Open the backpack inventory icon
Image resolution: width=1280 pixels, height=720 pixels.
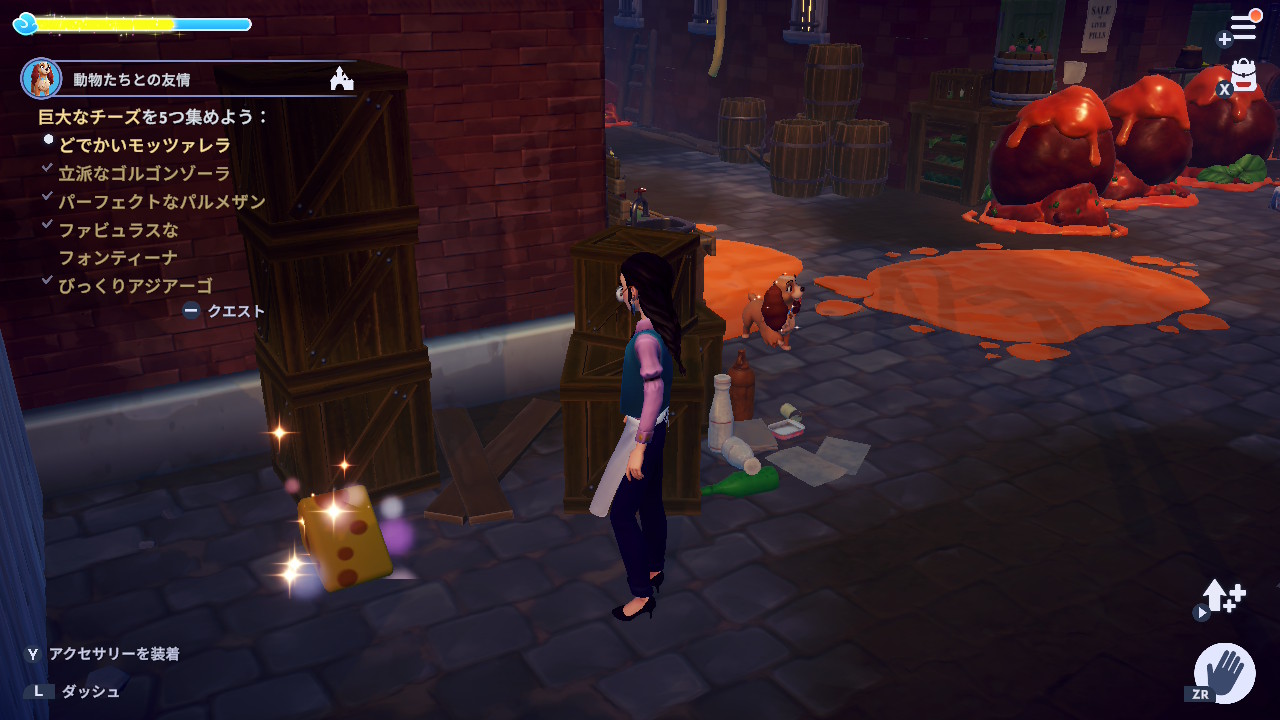tap(1243, 76)
